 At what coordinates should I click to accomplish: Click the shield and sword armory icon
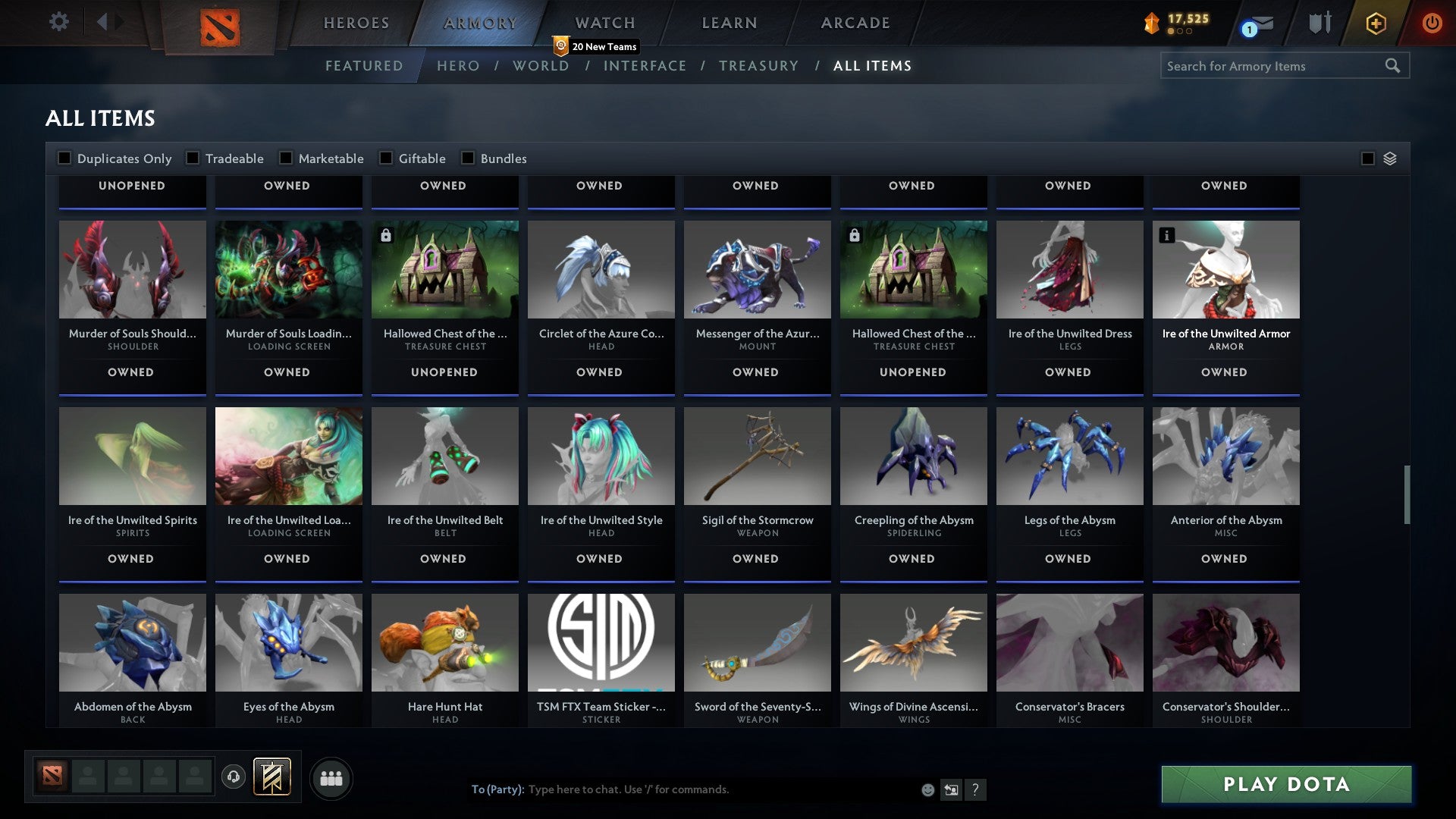coord(1319,22)
